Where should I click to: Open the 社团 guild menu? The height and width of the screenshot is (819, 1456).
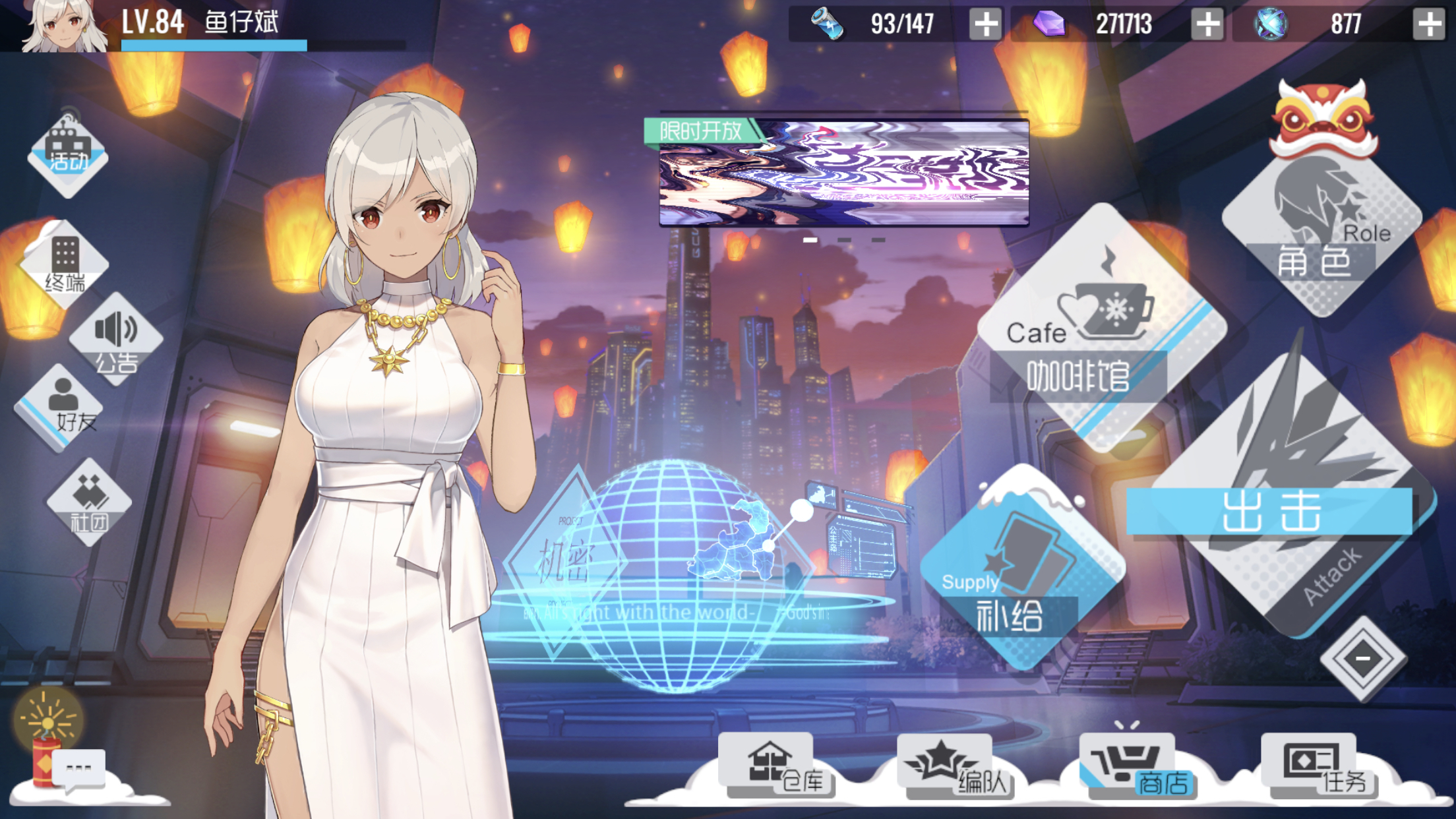pos(89,502)
